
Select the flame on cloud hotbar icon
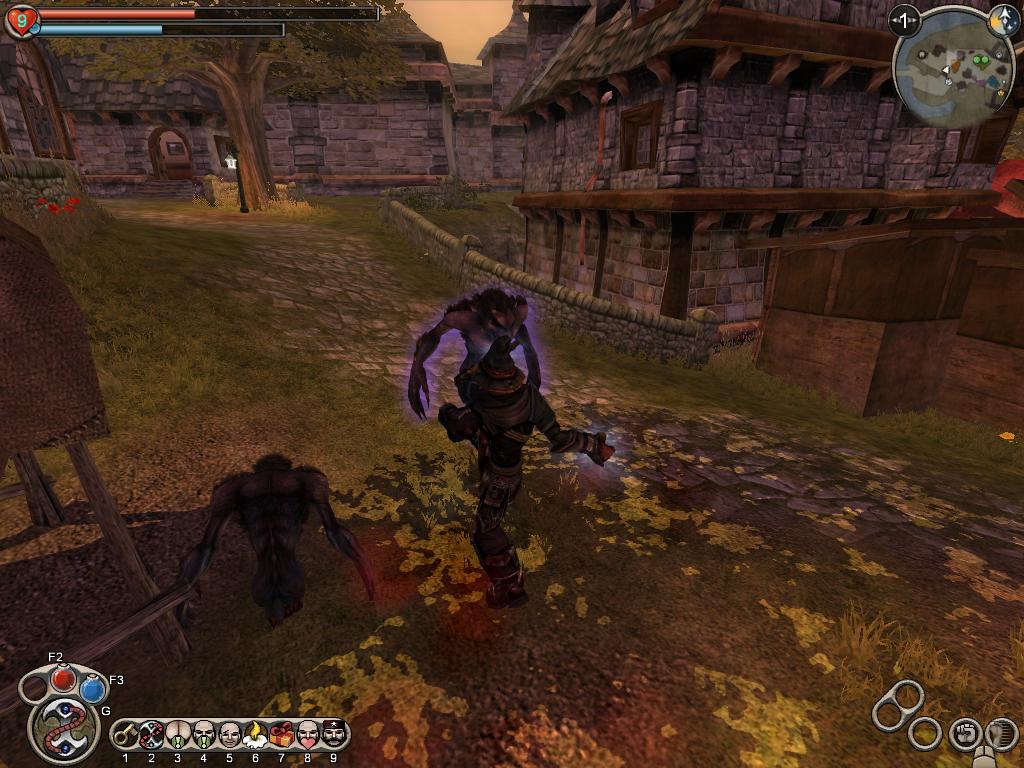tap(256, 735)
